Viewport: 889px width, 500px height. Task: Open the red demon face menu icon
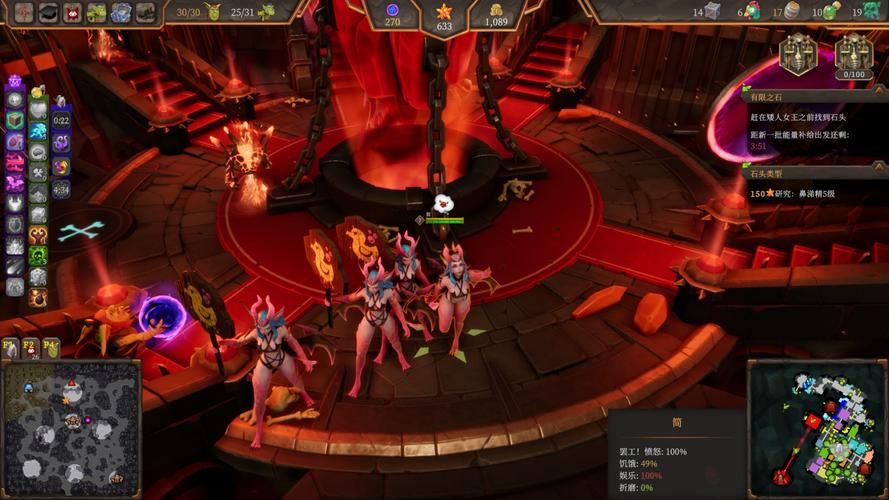click(x=72, y=12)
